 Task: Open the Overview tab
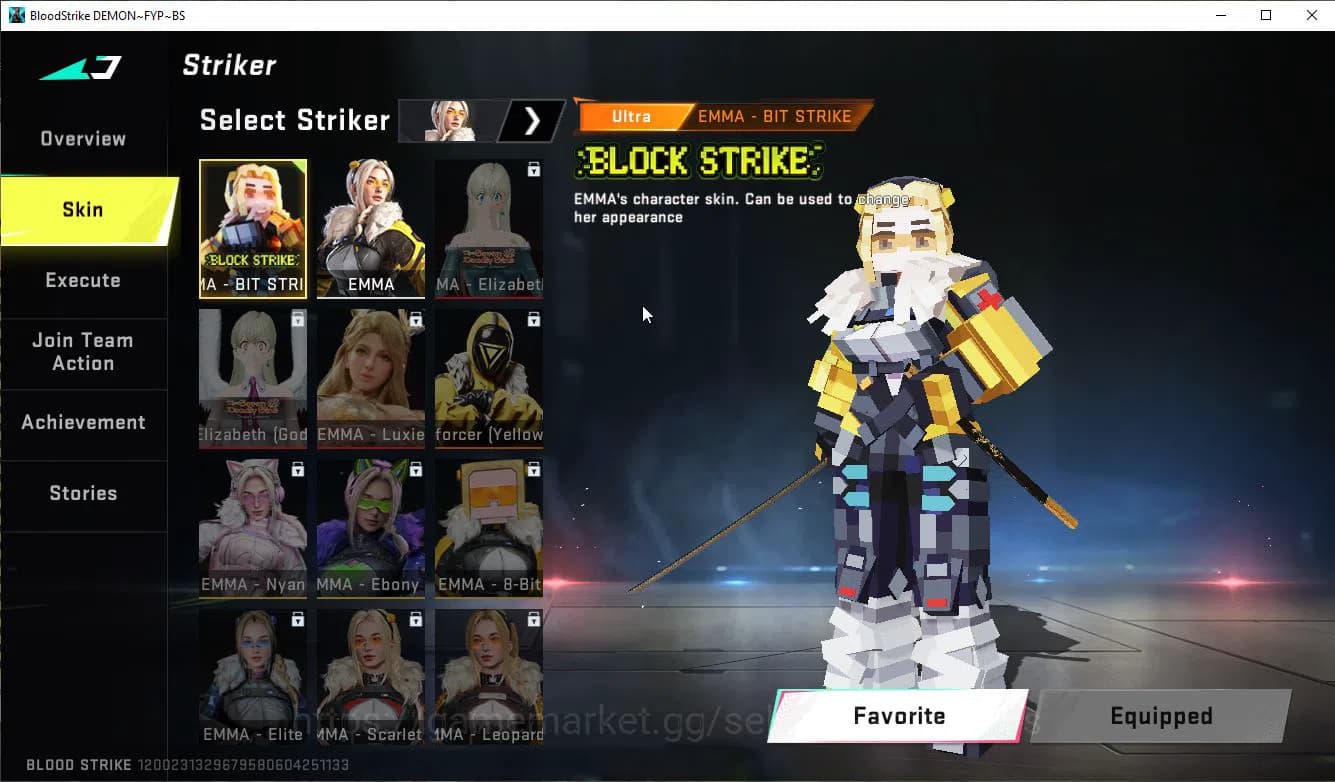pos(82,138)
